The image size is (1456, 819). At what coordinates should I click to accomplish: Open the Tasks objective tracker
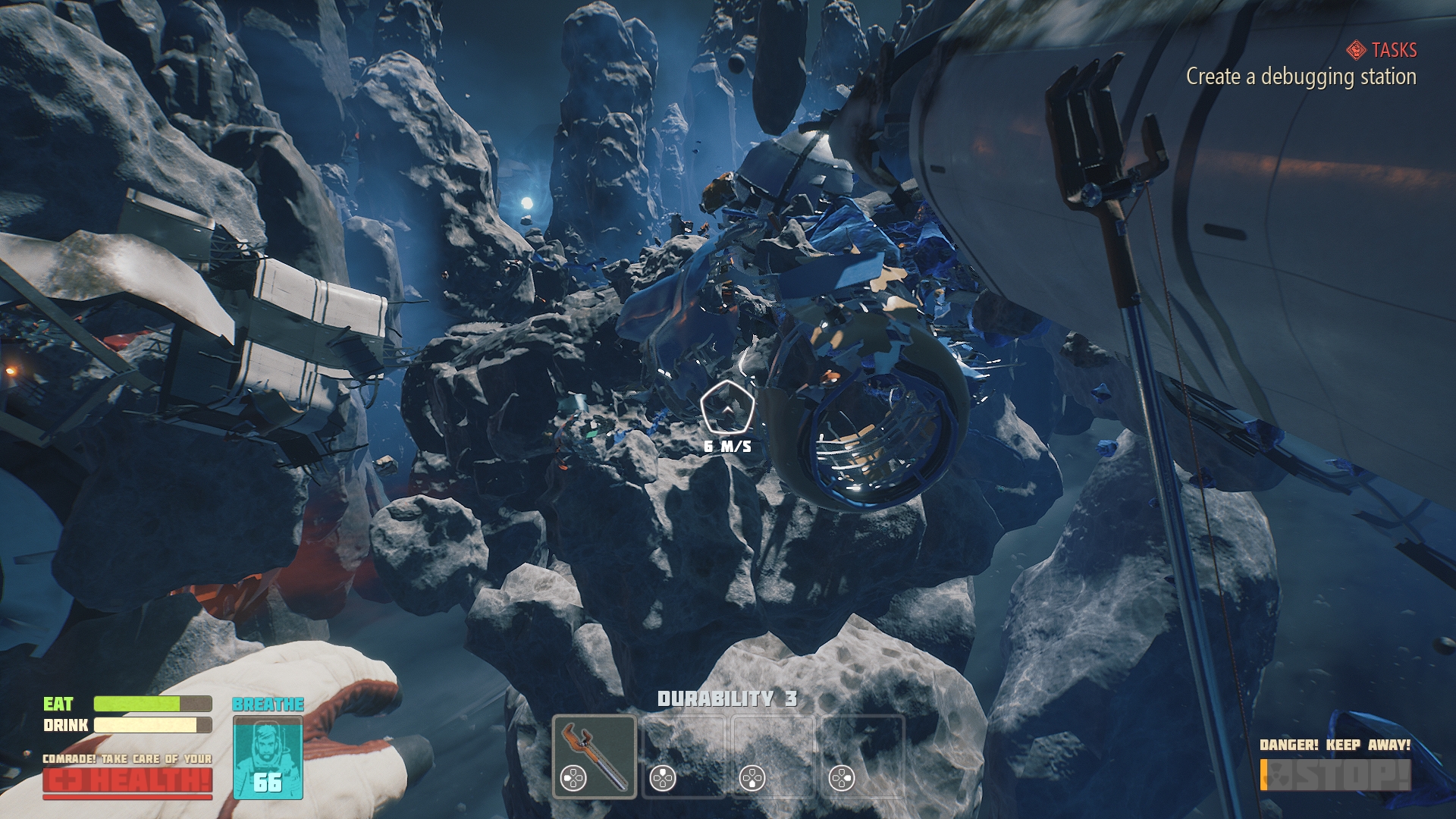1383,51
